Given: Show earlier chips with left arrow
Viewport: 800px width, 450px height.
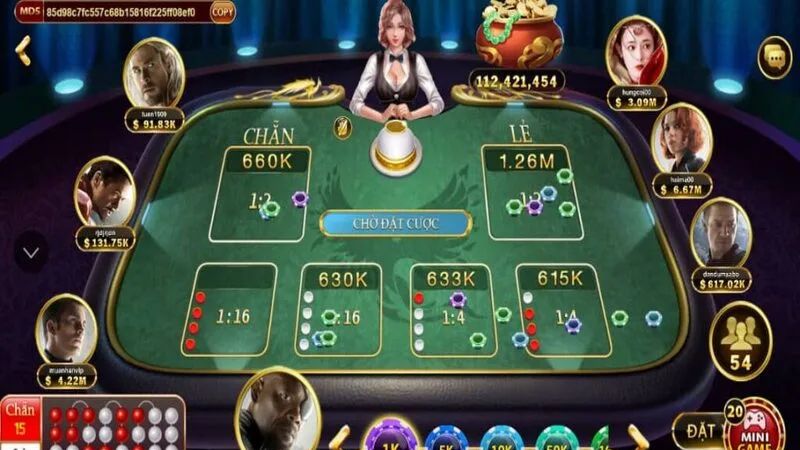Looking at the screenshot, I should [x=340, y=436].
